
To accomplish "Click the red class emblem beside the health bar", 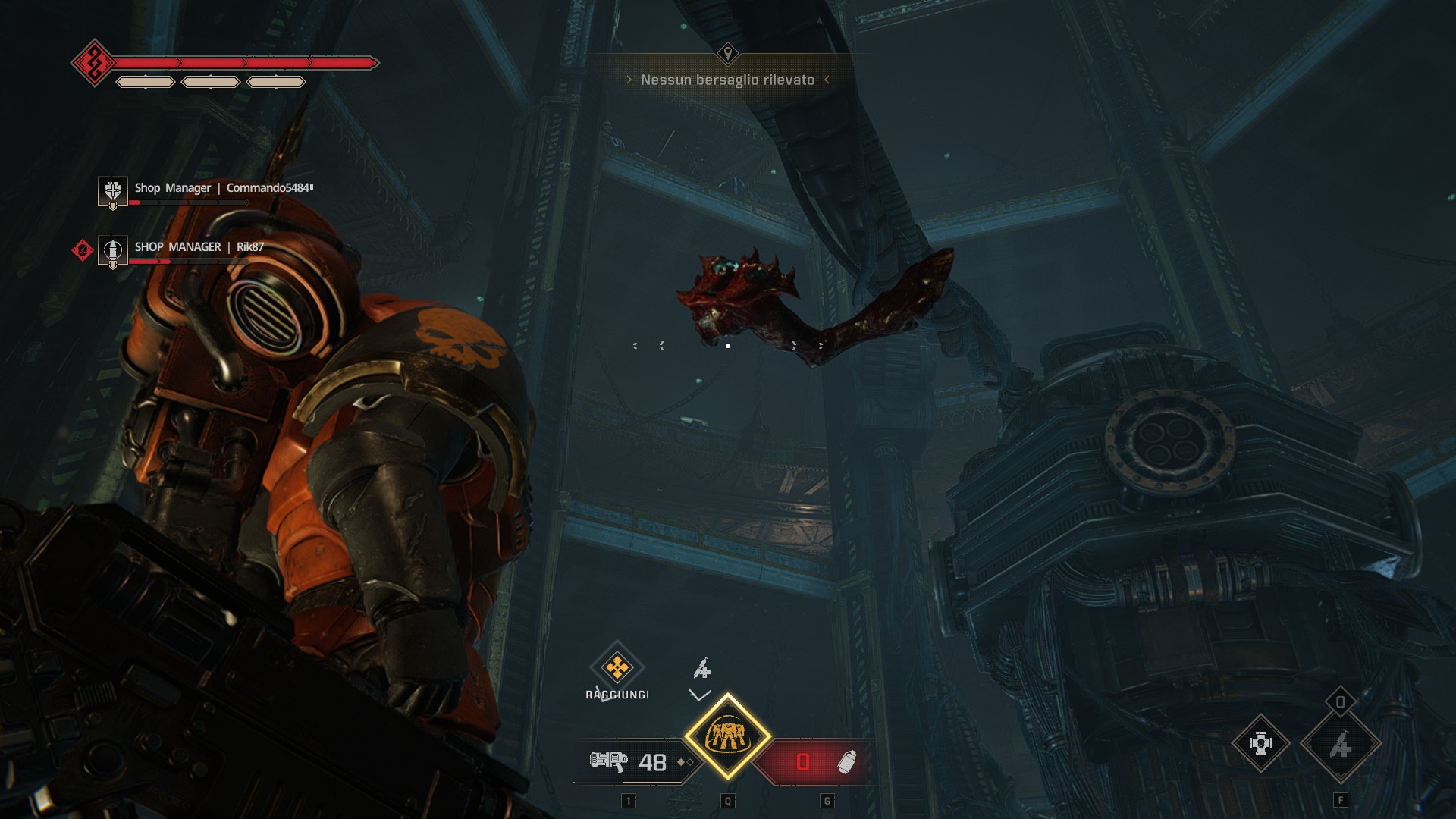I will tap(94, 63).
